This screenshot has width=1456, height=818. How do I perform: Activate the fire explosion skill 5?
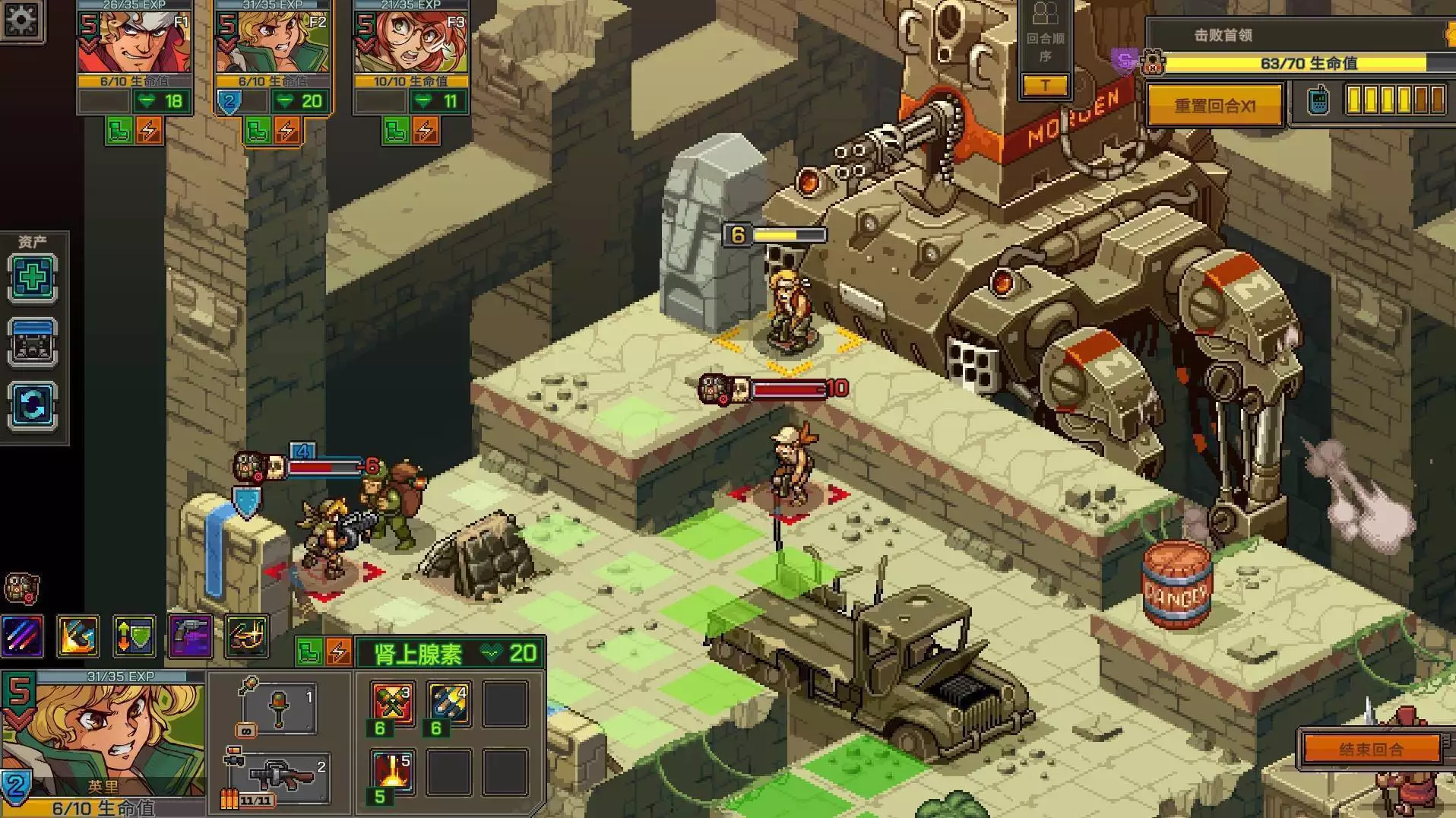[392, 770]
